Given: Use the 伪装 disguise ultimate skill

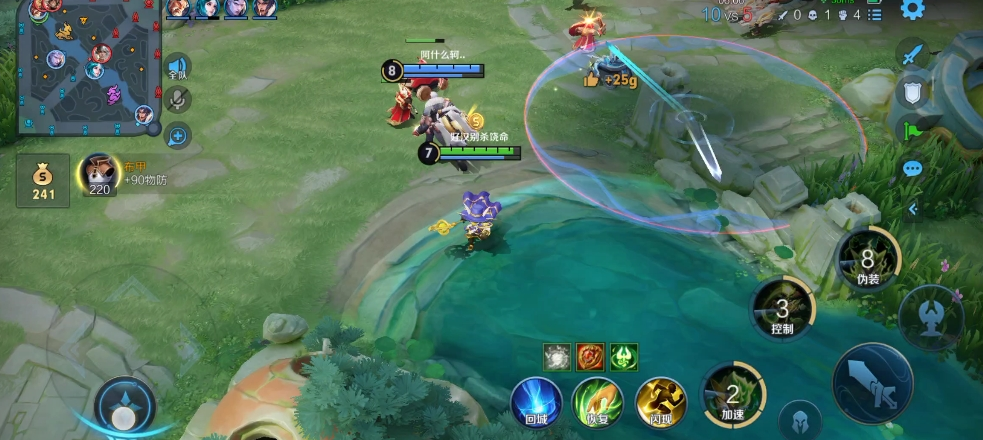Looking at the screenshot, I should pyautogui.click(x=866, y=259).
